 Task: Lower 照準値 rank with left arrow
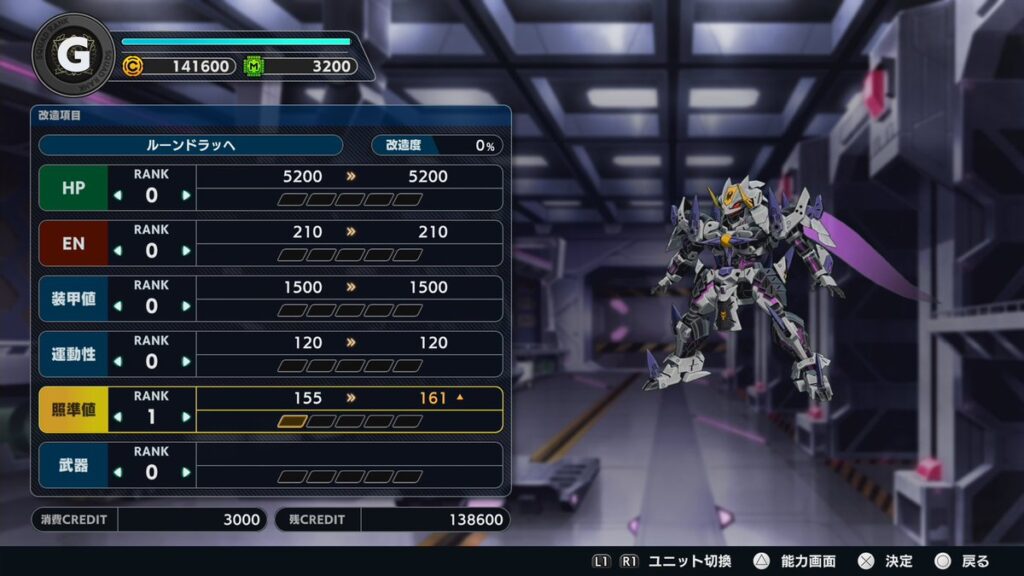coord(118,417)
